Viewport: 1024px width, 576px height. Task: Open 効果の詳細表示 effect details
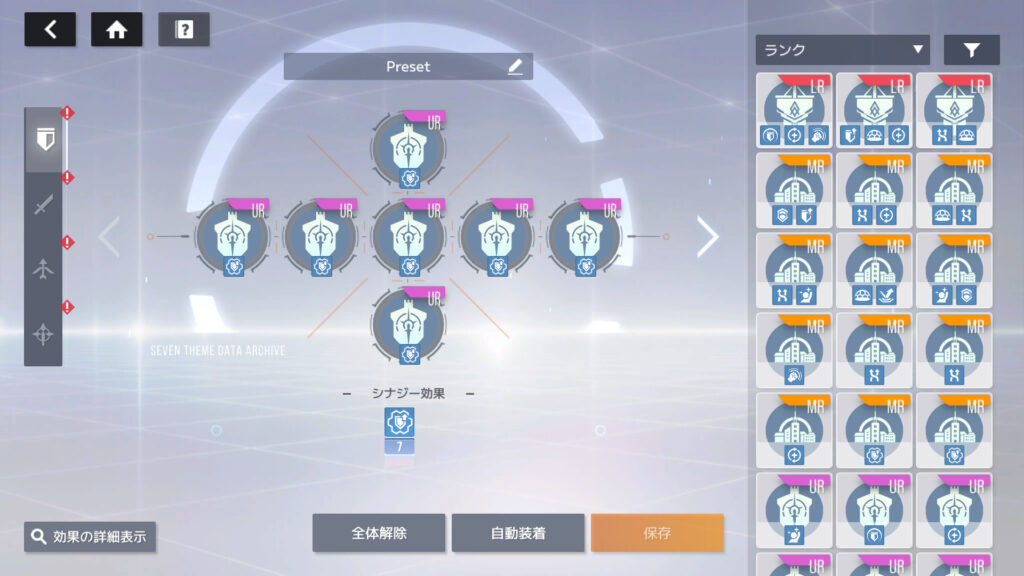[90, 537]
